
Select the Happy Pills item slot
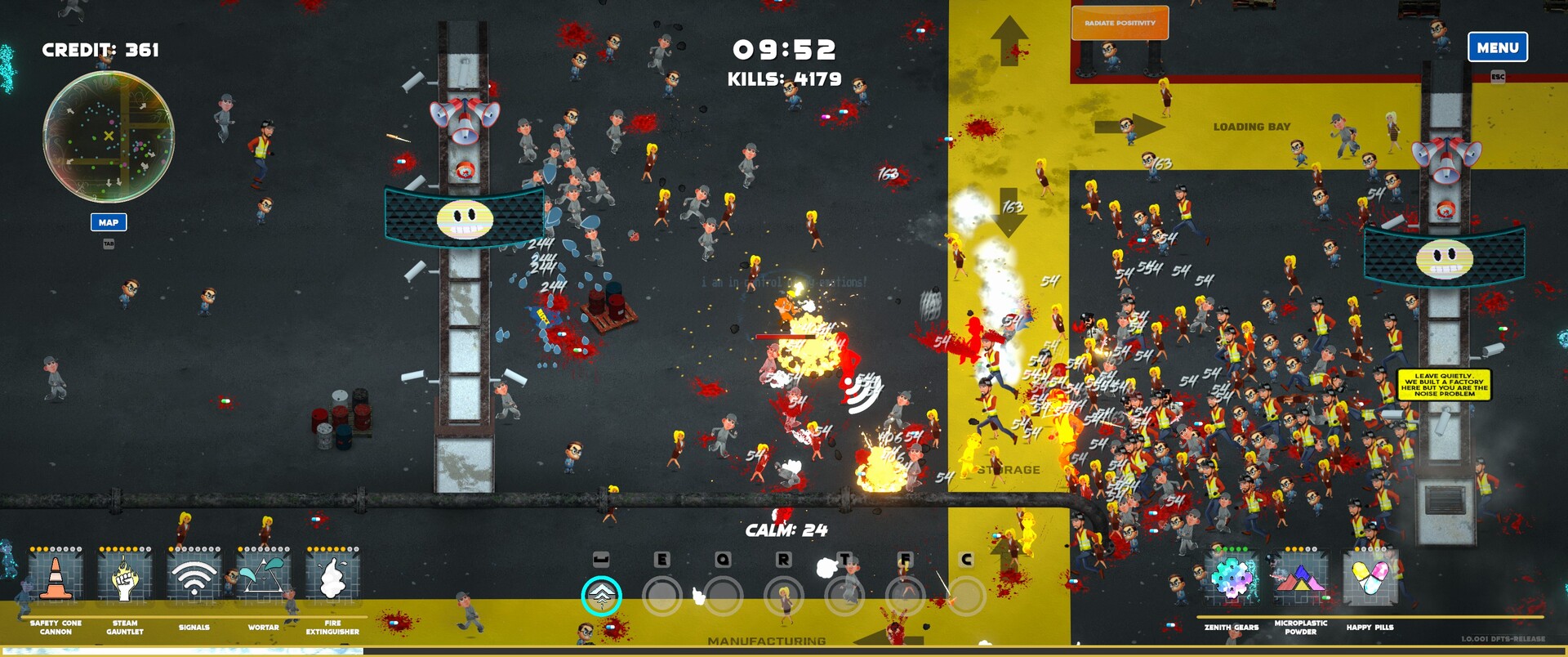point(1370,579)
